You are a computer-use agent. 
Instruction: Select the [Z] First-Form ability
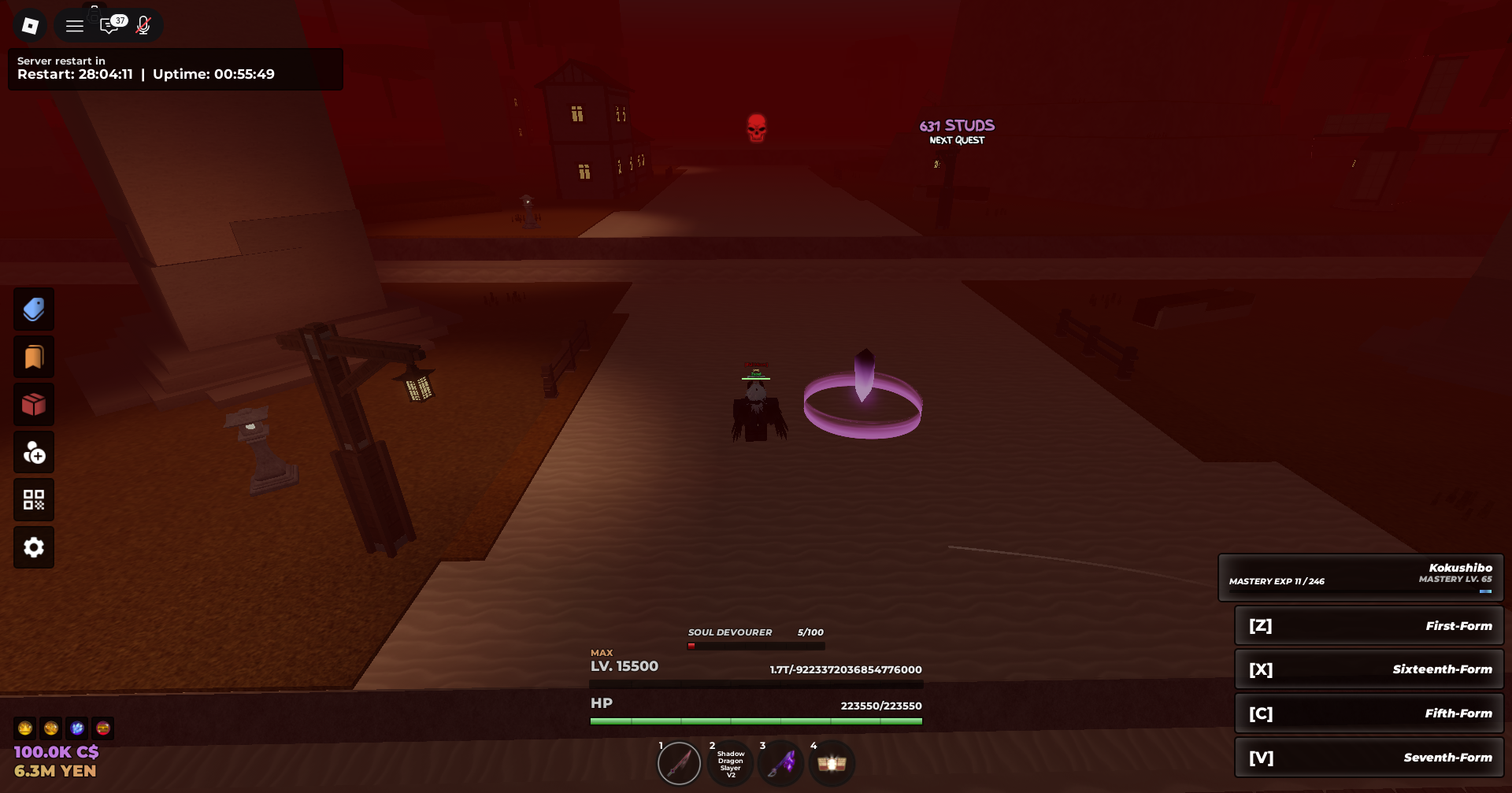pyautogui.click(x=1369, y=625)
